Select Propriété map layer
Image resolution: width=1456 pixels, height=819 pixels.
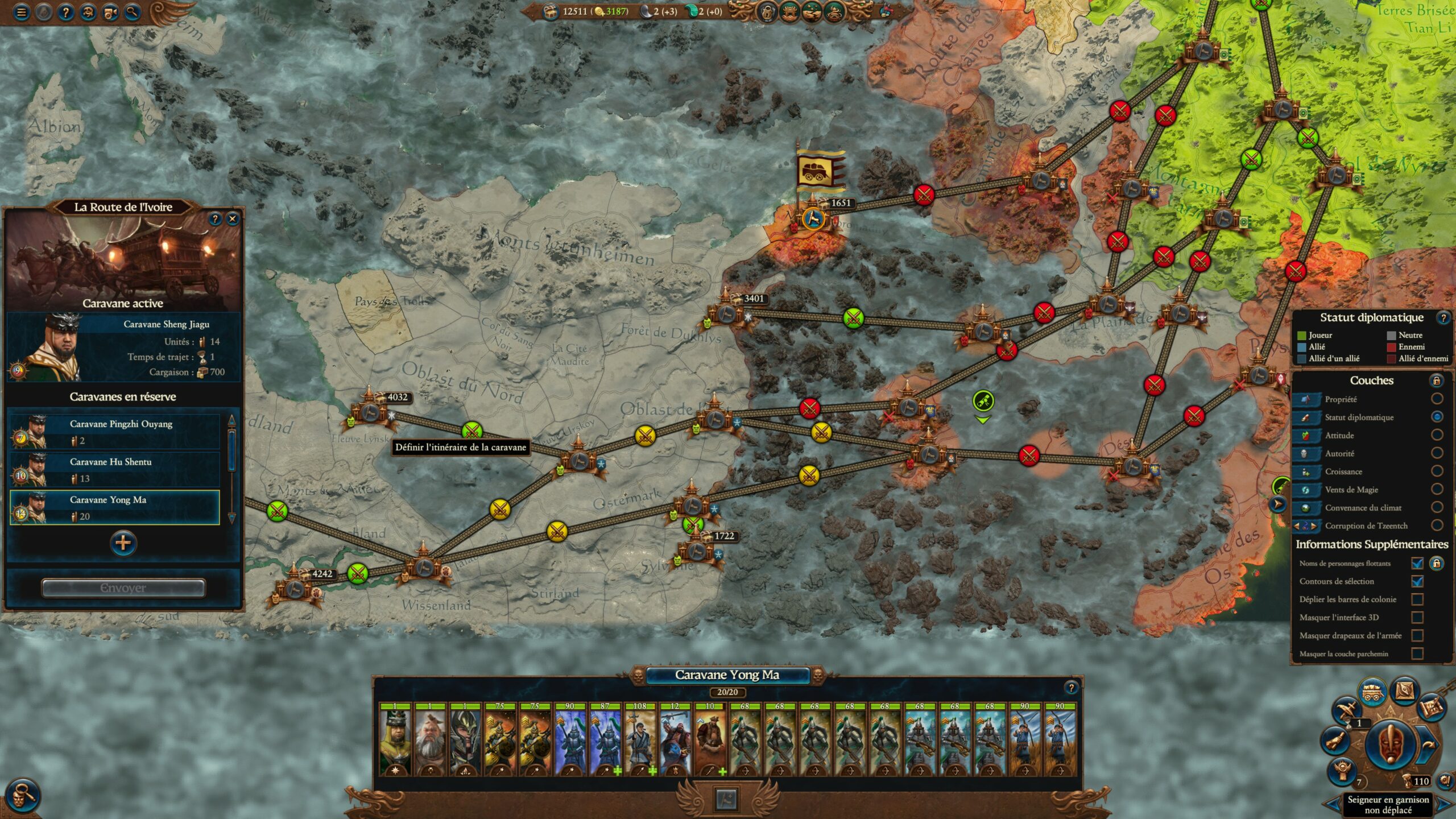(x=1437, y=399)
